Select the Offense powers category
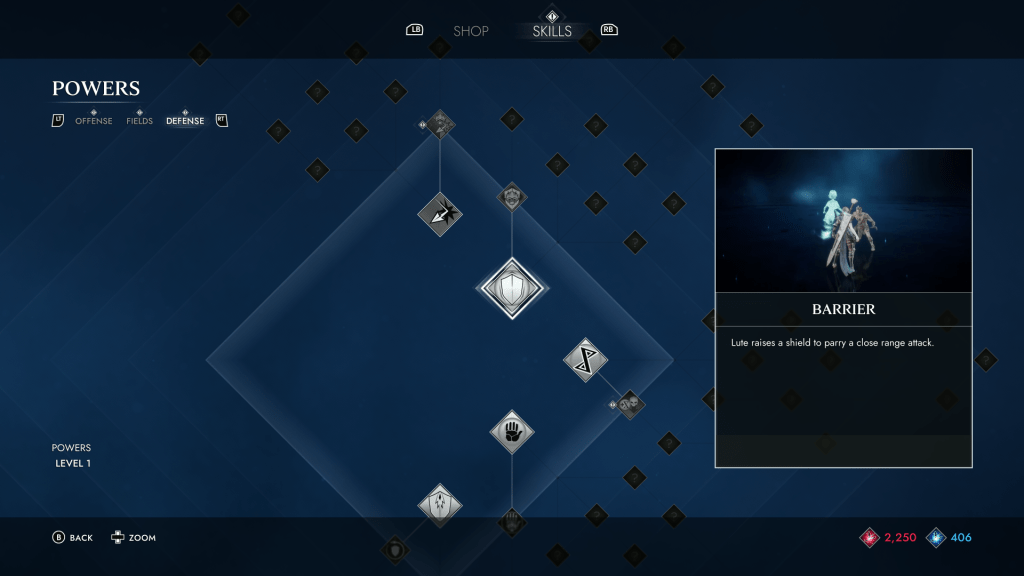 click(94, 121)
